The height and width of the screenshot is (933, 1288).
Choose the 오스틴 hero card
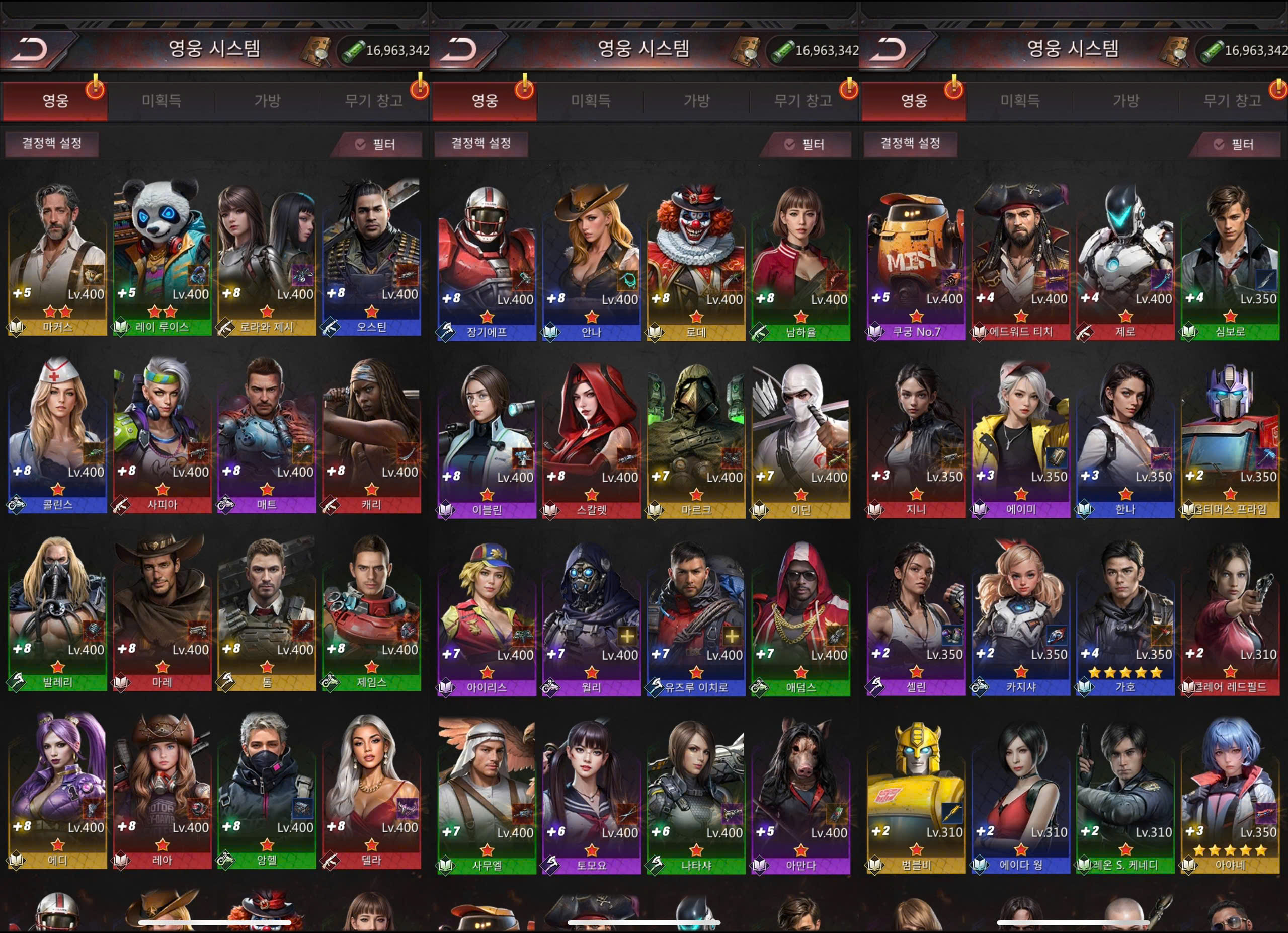(x=371, y=258)
